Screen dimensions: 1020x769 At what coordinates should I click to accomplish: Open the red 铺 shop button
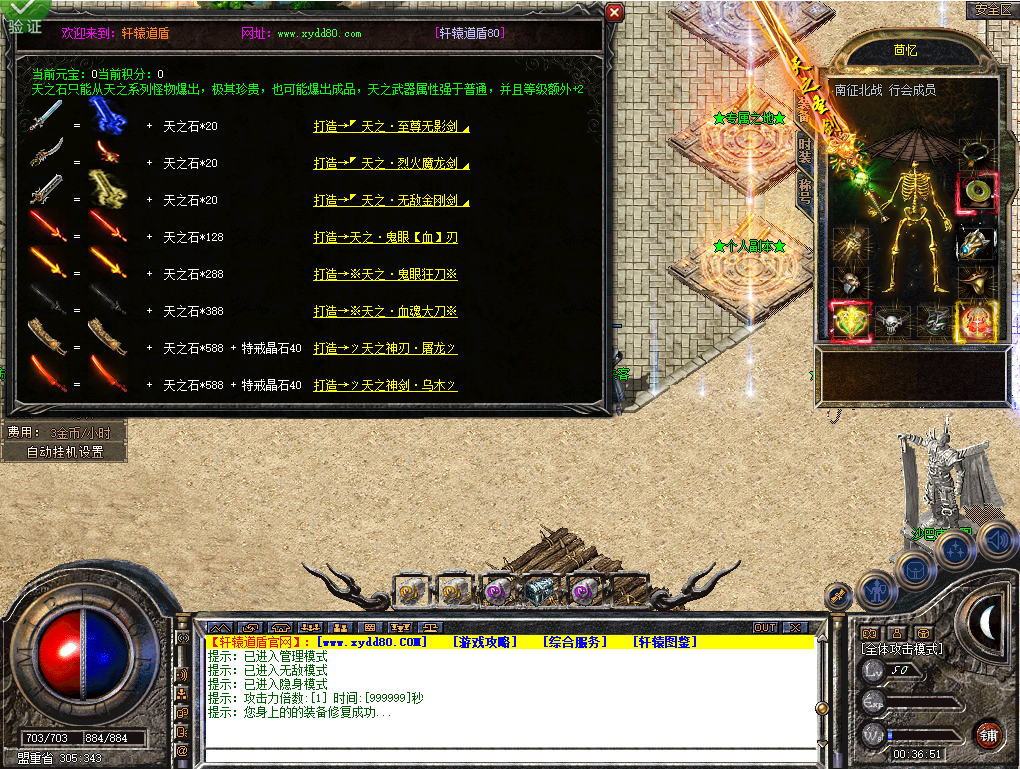[x=988, y=735]
